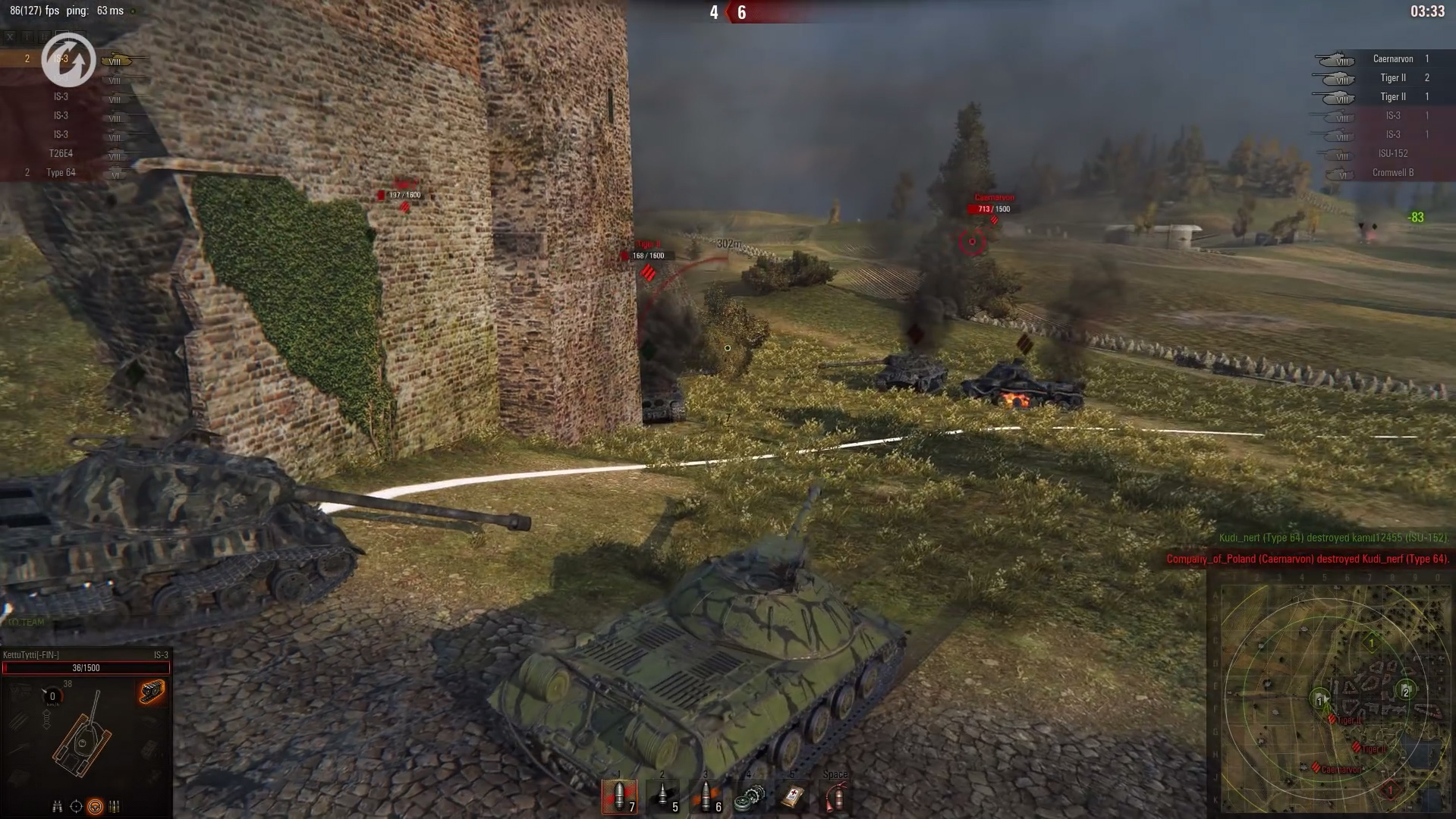The width and height of the screenshot is (1456, 819).
Task: Click the binoculars icon in damage panel
Action: [57, 806]
